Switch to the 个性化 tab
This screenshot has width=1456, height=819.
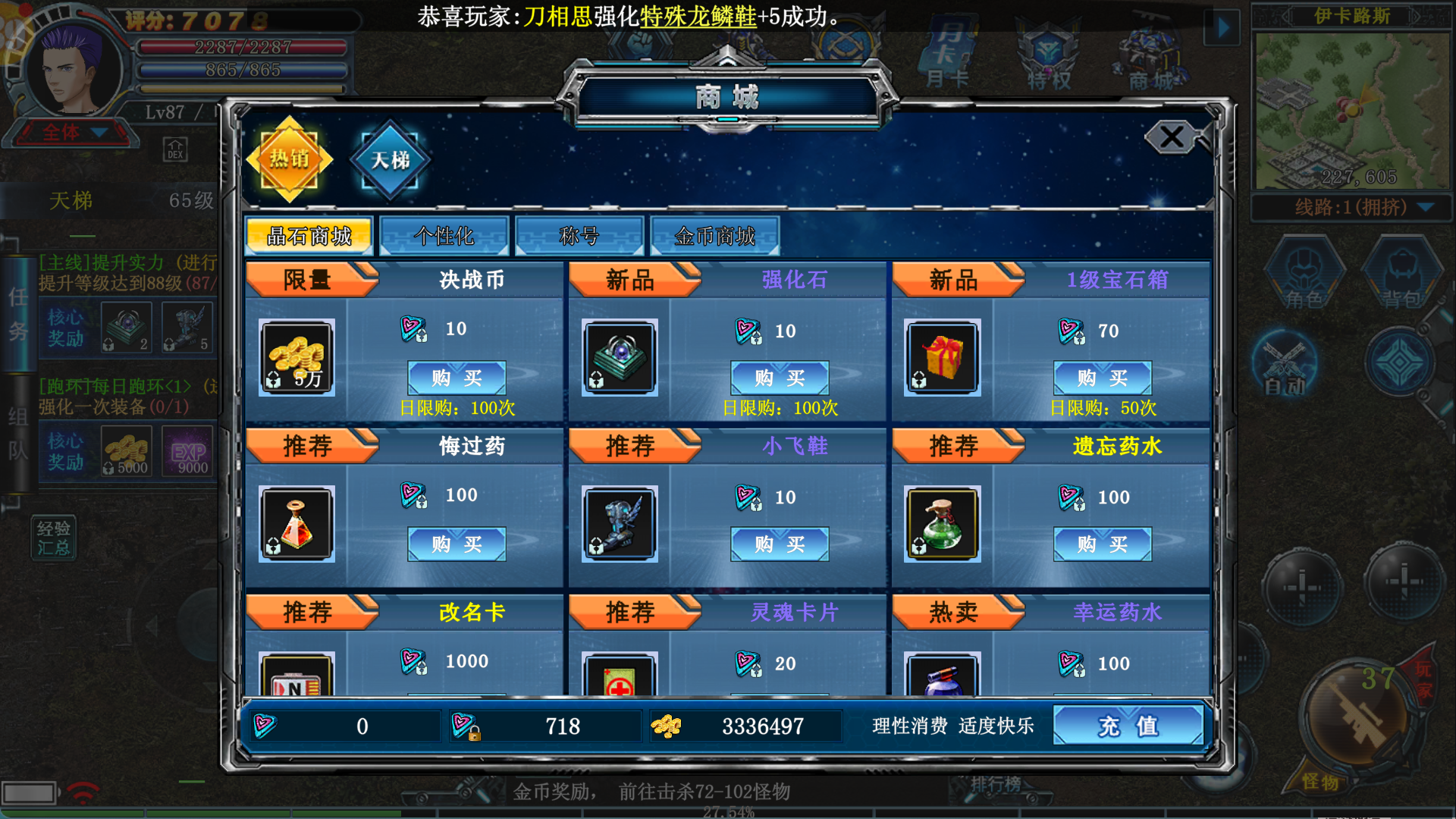pyautogui.click(x=444, y=237)
